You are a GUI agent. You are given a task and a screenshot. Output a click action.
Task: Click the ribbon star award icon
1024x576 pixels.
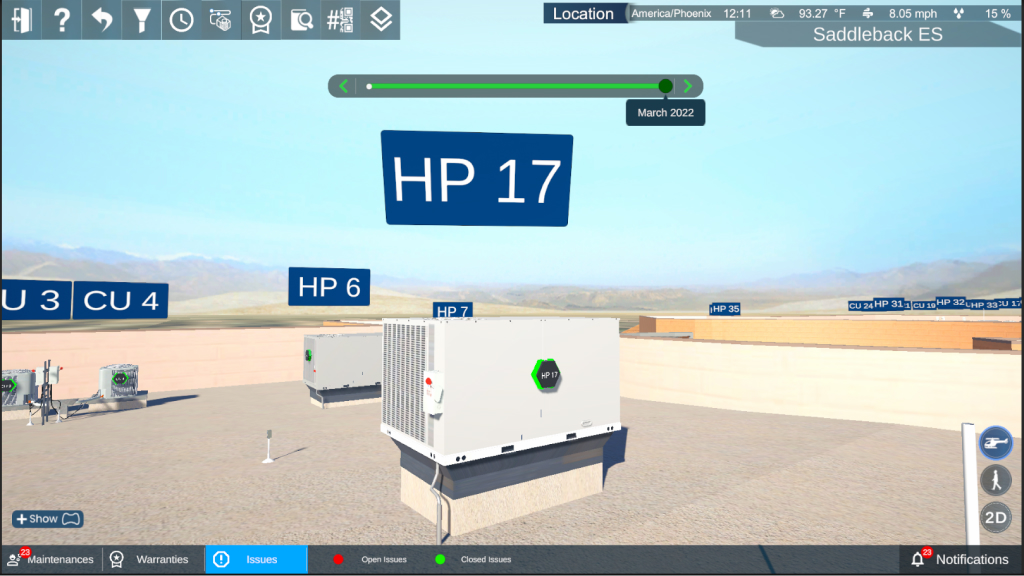(x=261, y=20)
